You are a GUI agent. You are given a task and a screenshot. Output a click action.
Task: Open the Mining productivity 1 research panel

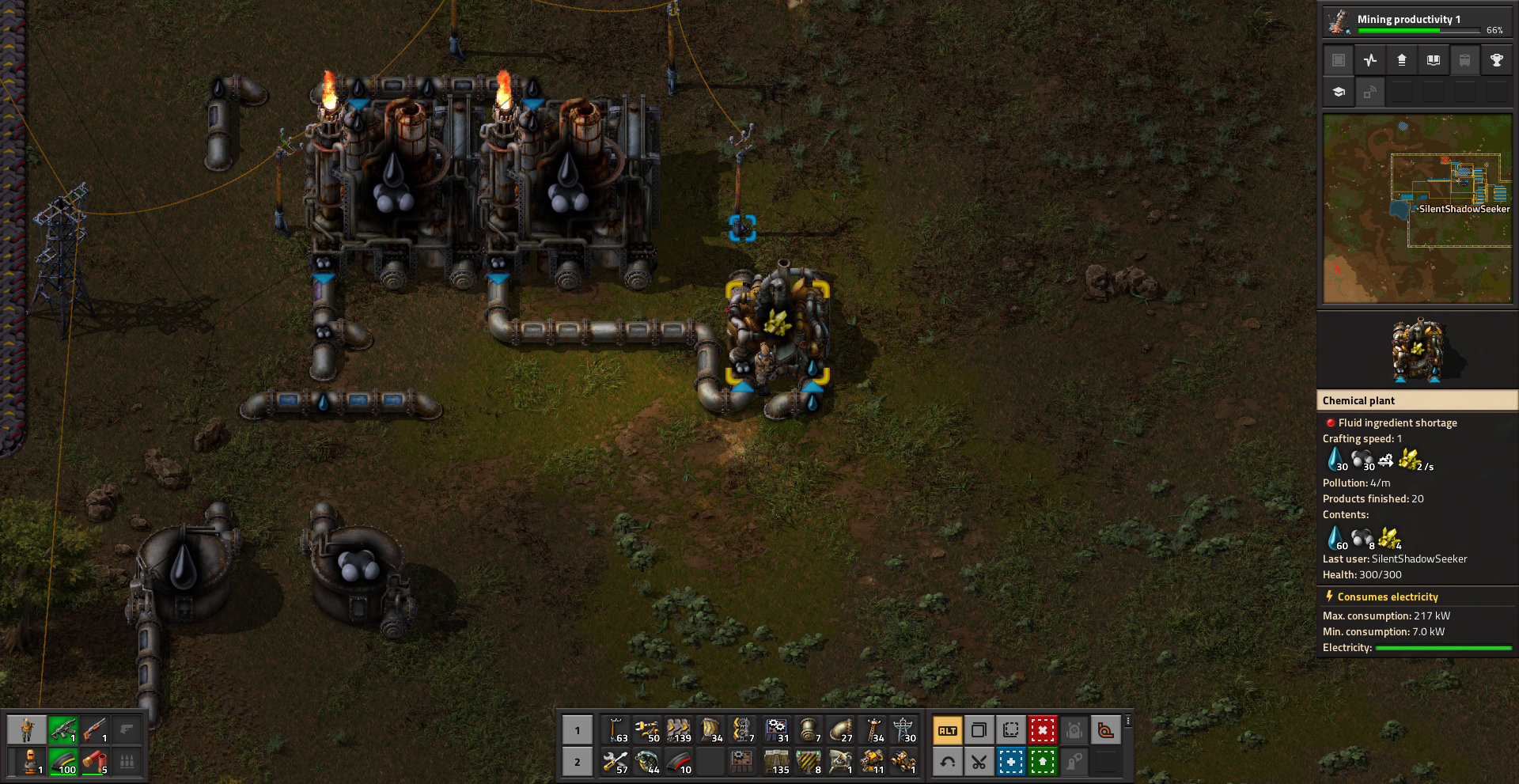point(1416,21)
